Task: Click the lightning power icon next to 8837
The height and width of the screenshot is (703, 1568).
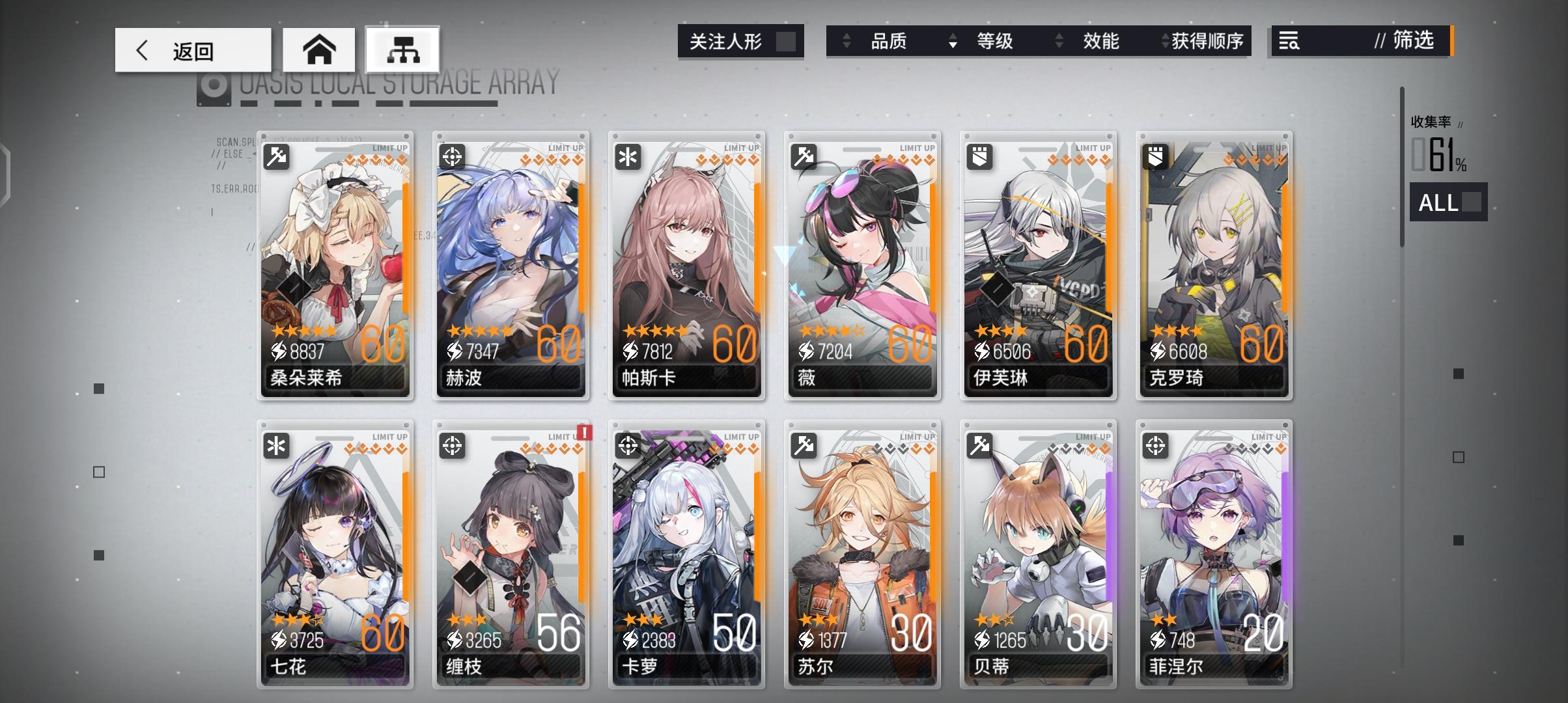Action: tap(280, 351)
